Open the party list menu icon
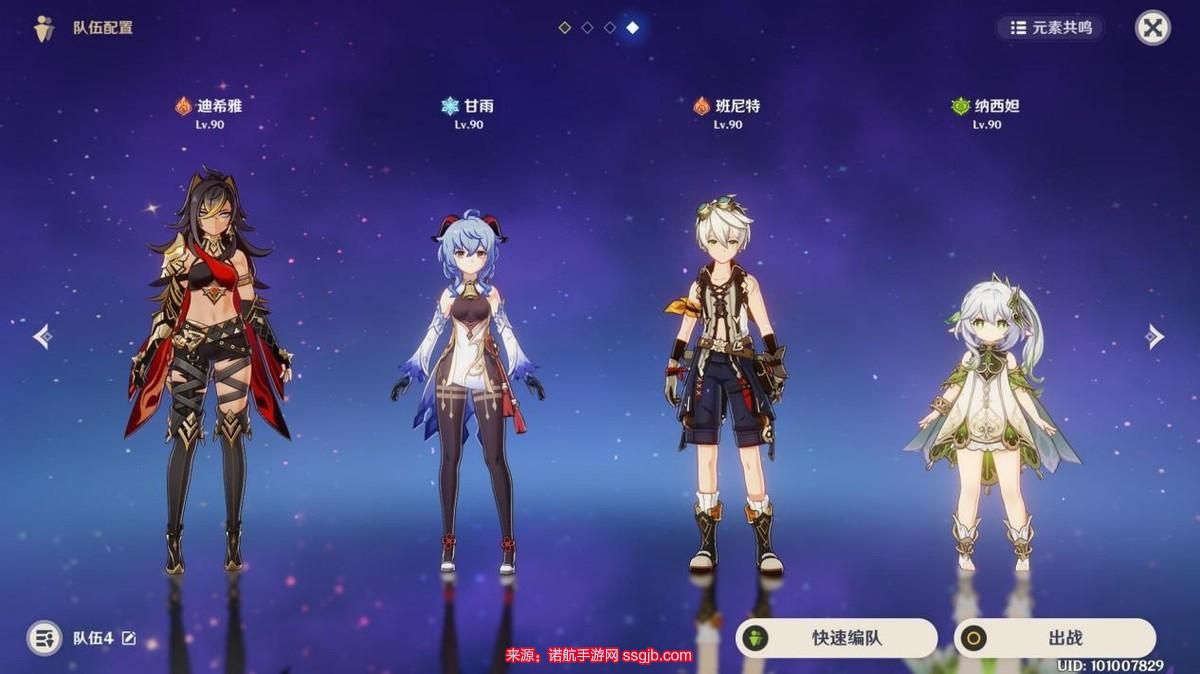 [x=44, y=638]
